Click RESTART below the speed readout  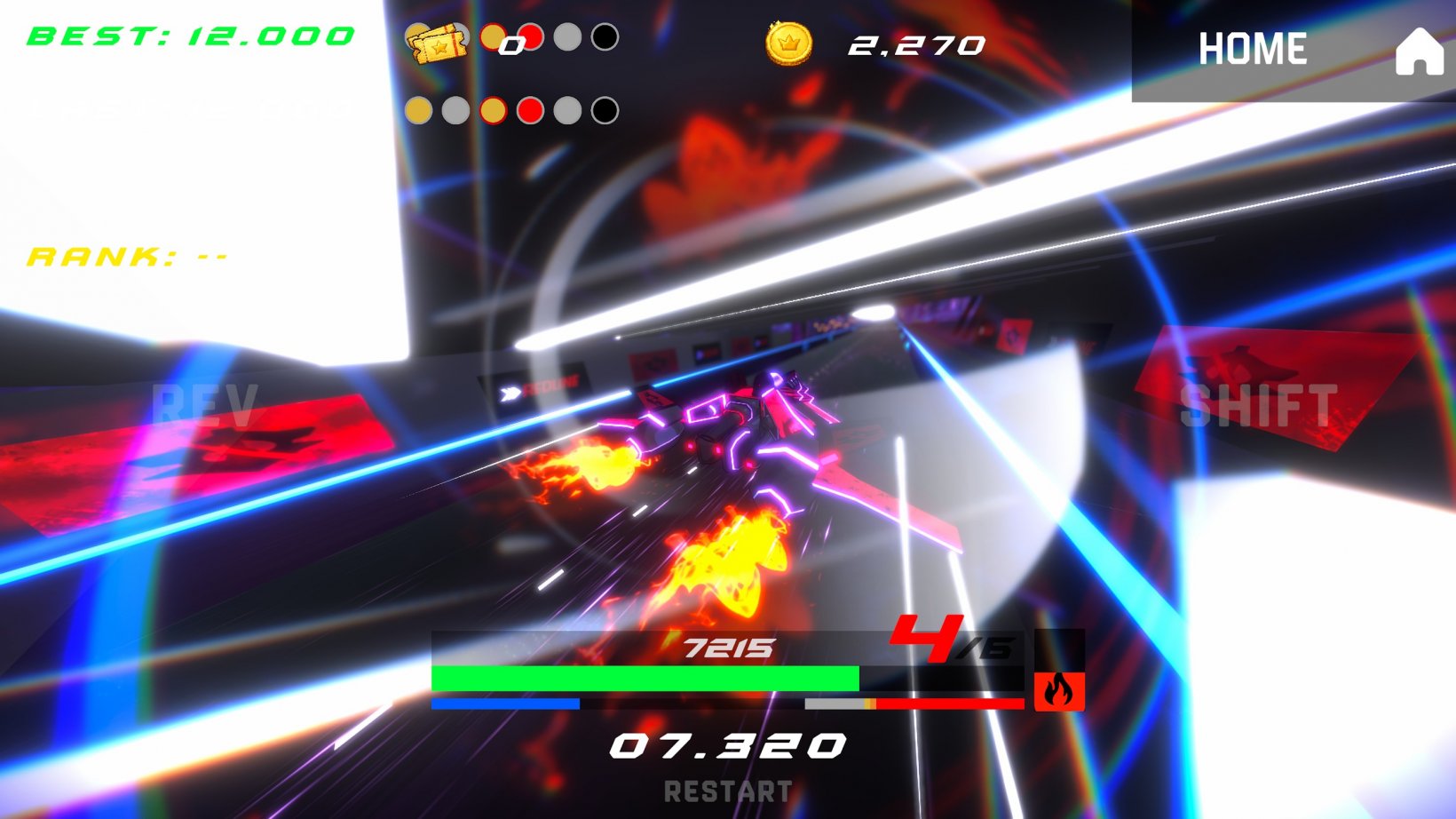pos(728,791)
